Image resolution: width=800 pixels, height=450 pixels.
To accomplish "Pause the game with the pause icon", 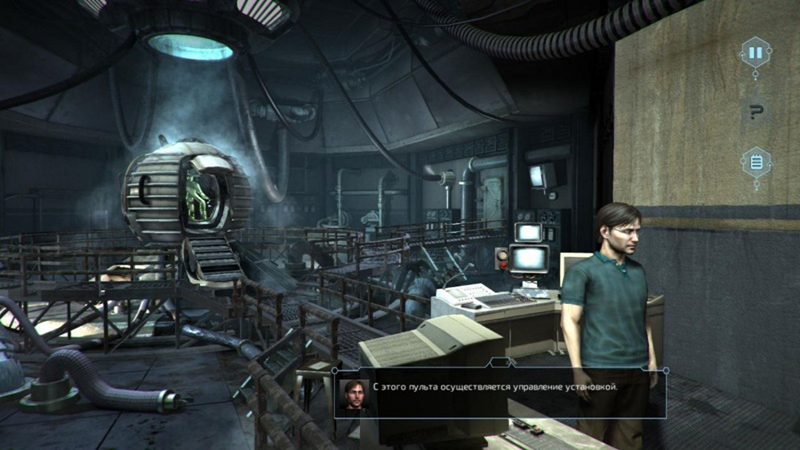I will [755, 52].
